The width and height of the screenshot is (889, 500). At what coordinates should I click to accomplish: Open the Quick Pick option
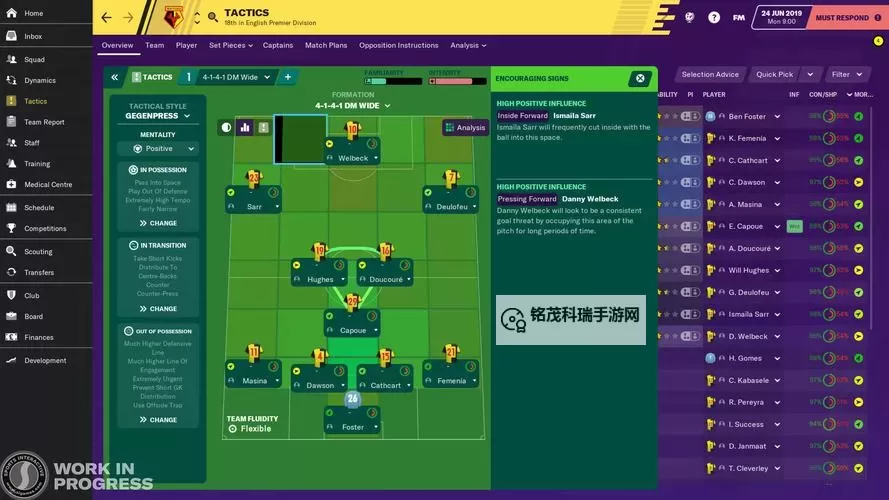774,74
